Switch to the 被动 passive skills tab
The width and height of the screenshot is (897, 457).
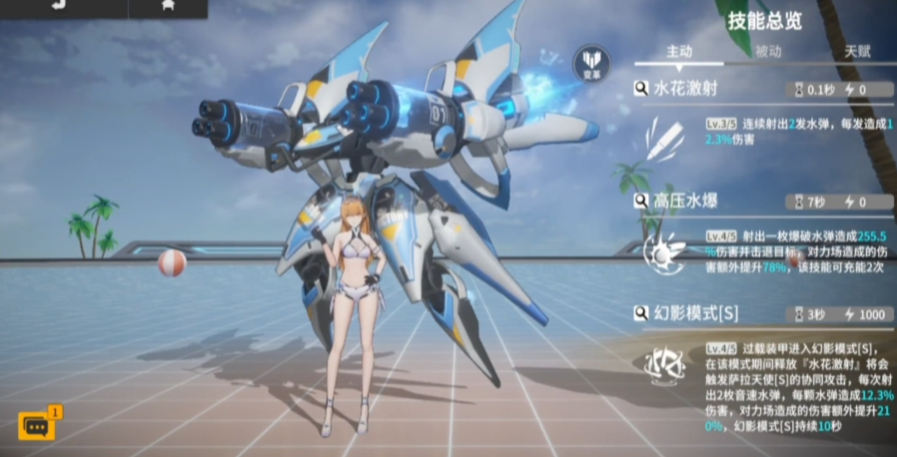pyautogui.click(x=768, y=52)
